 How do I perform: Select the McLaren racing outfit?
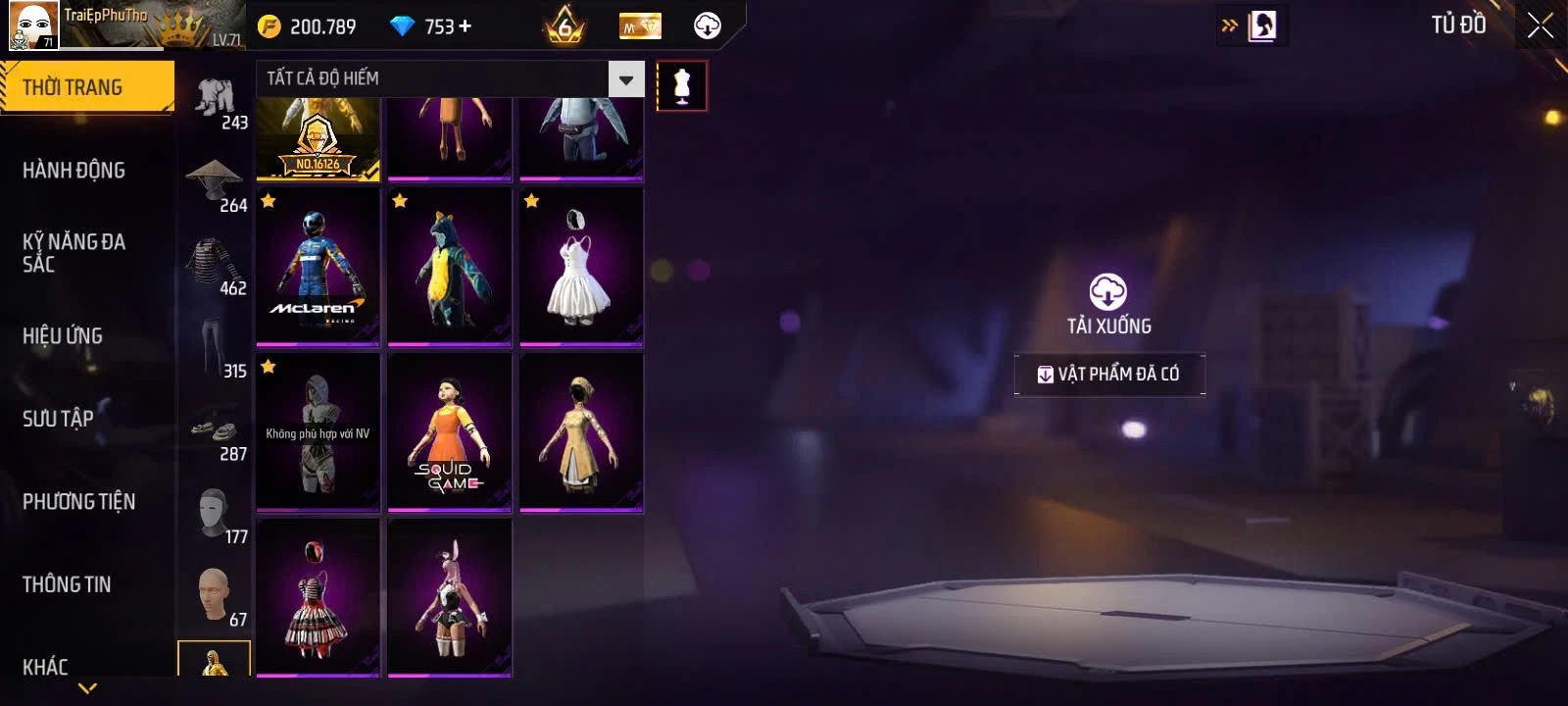tap(318, 267)
